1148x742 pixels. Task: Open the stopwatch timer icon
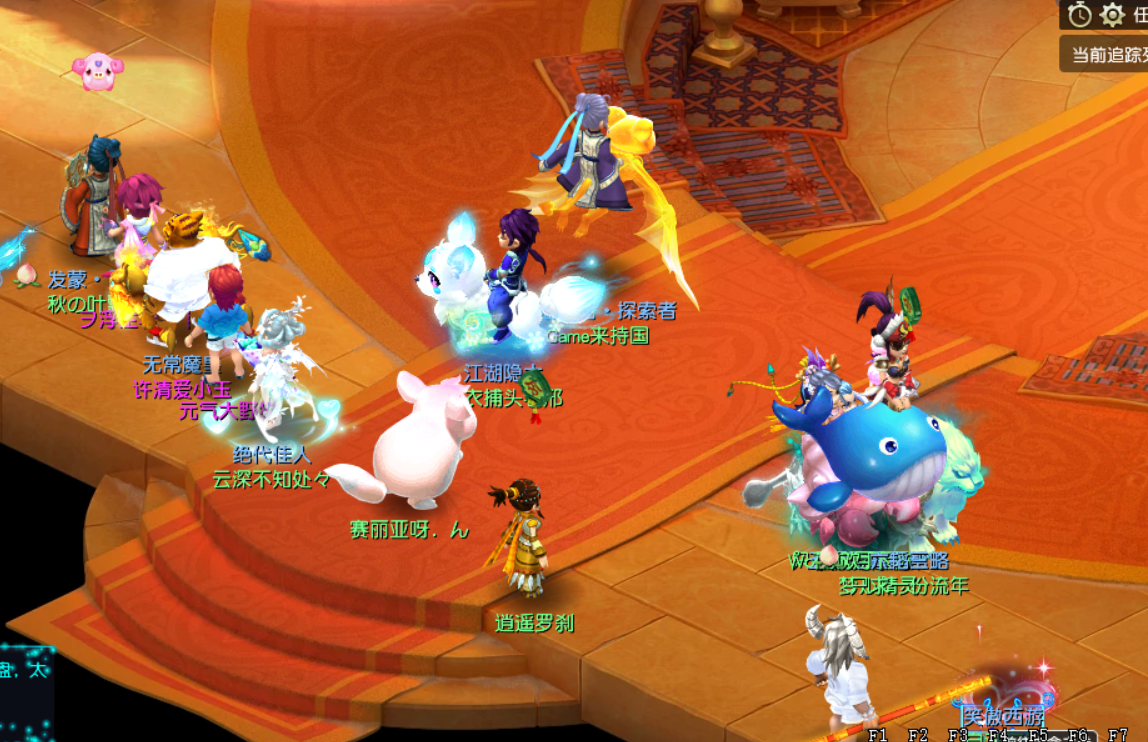pos(1079,15)
